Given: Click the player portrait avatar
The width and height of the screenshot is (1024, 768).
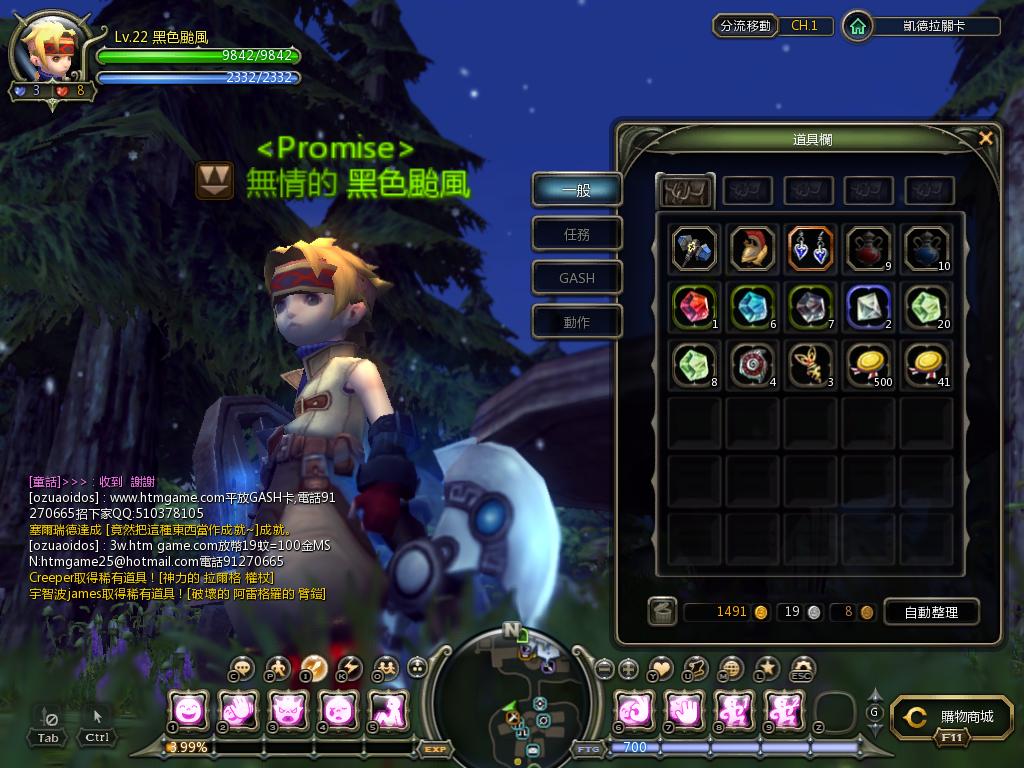Looking at the screenshot, I should click(x=50, y=49).
